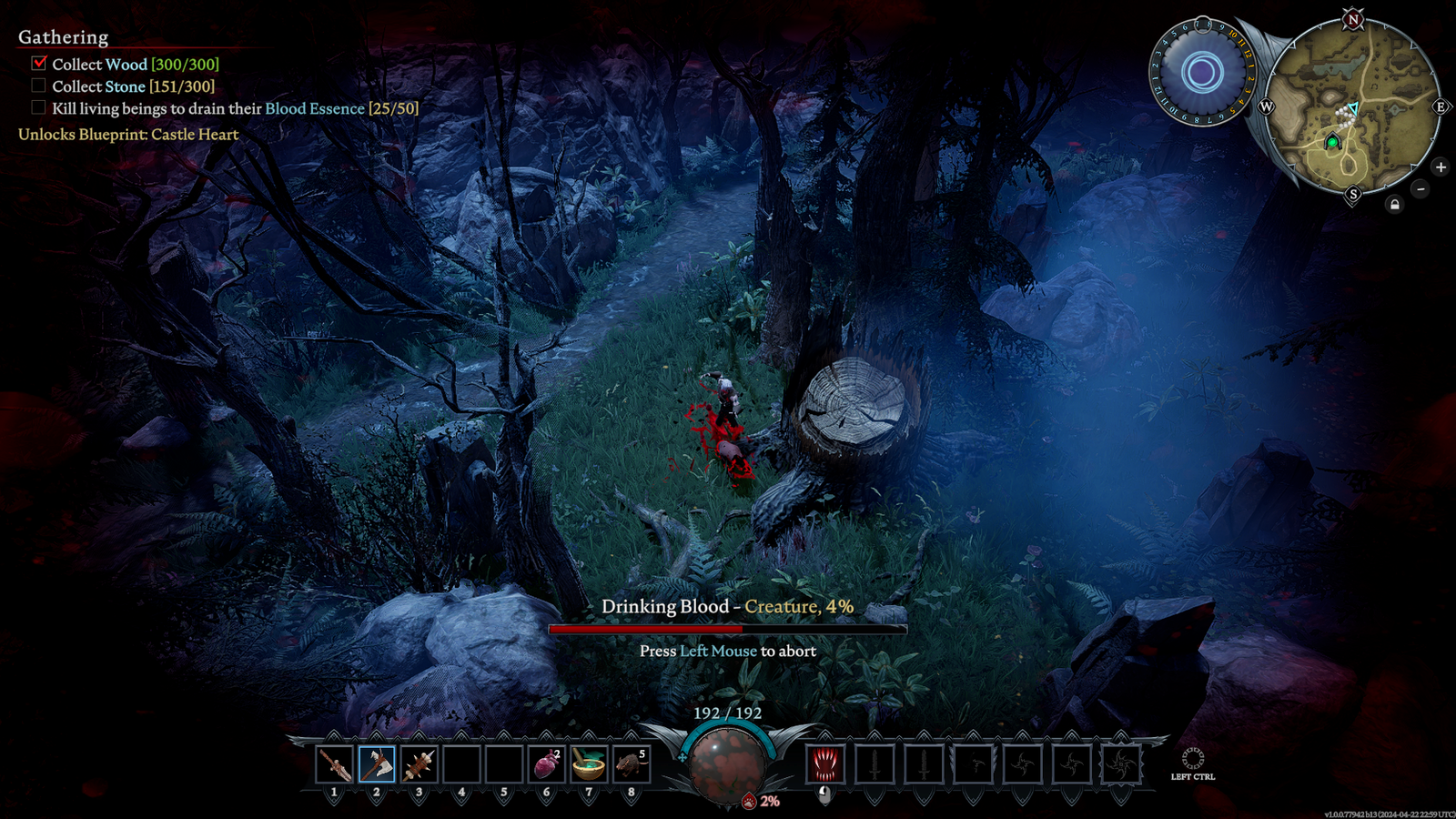The image size is (1456, 819).
Task: Check the Blood Essence kill objective
Action: pos(38,107)
